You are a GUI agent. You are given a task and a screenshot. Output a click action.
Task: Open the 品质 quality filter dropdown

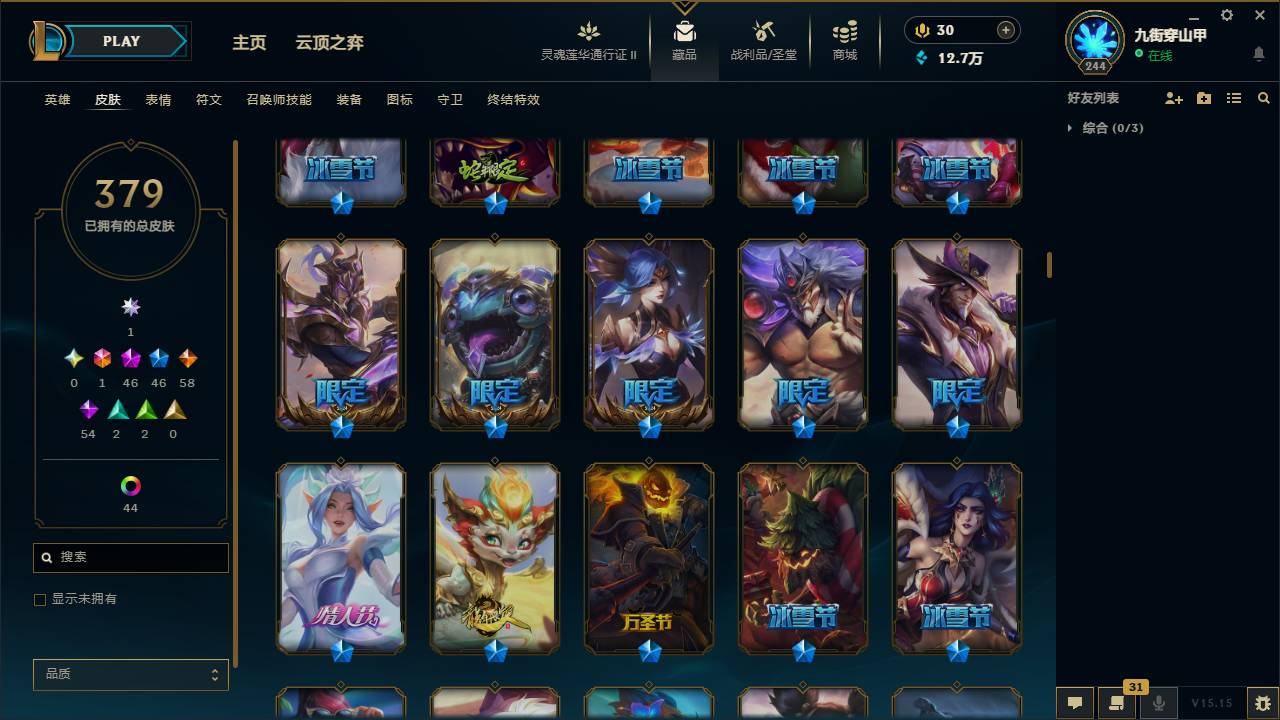click(130, 674)
